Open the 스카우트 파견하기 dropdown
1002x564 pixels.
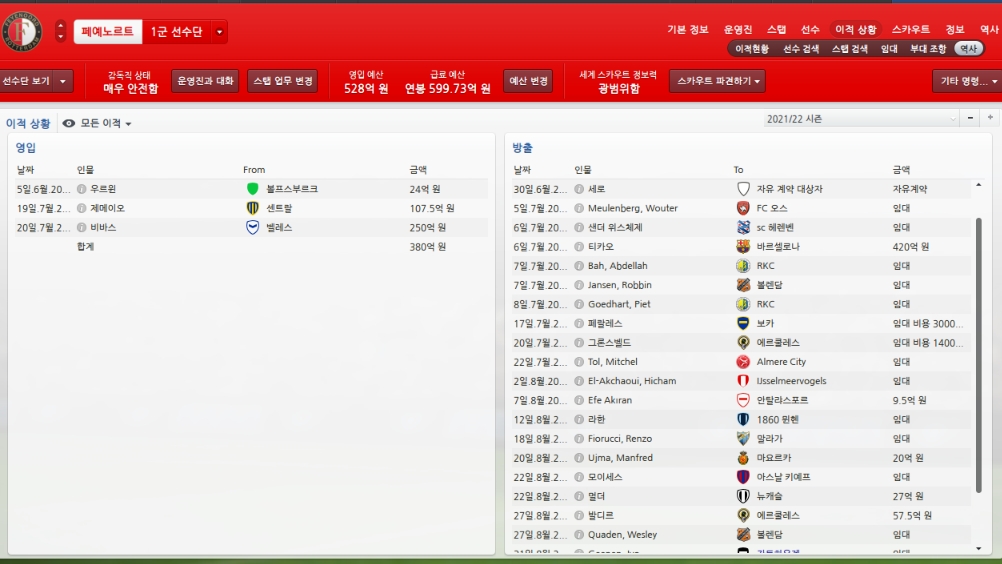(x=717, y=81)
